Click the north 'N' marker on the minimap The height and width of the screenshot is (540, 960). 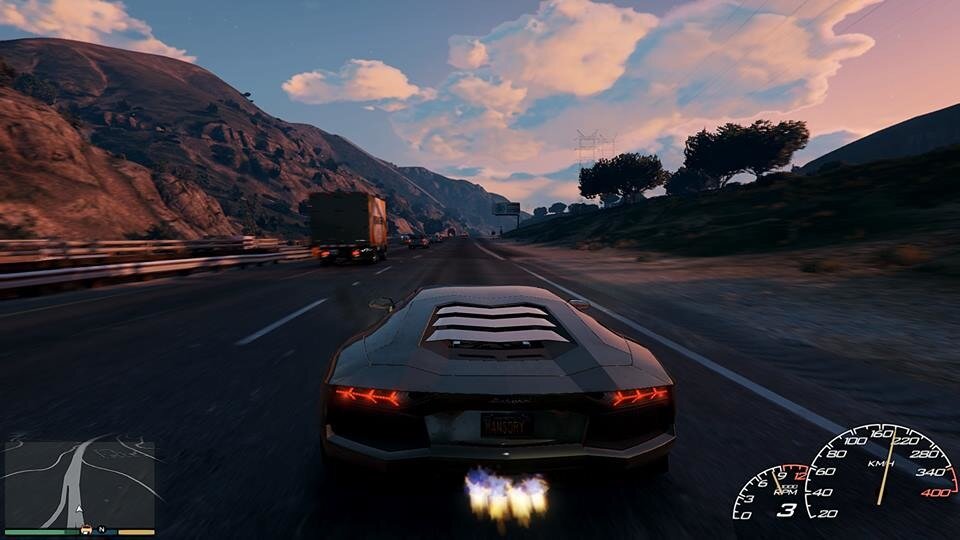point(101,528)
